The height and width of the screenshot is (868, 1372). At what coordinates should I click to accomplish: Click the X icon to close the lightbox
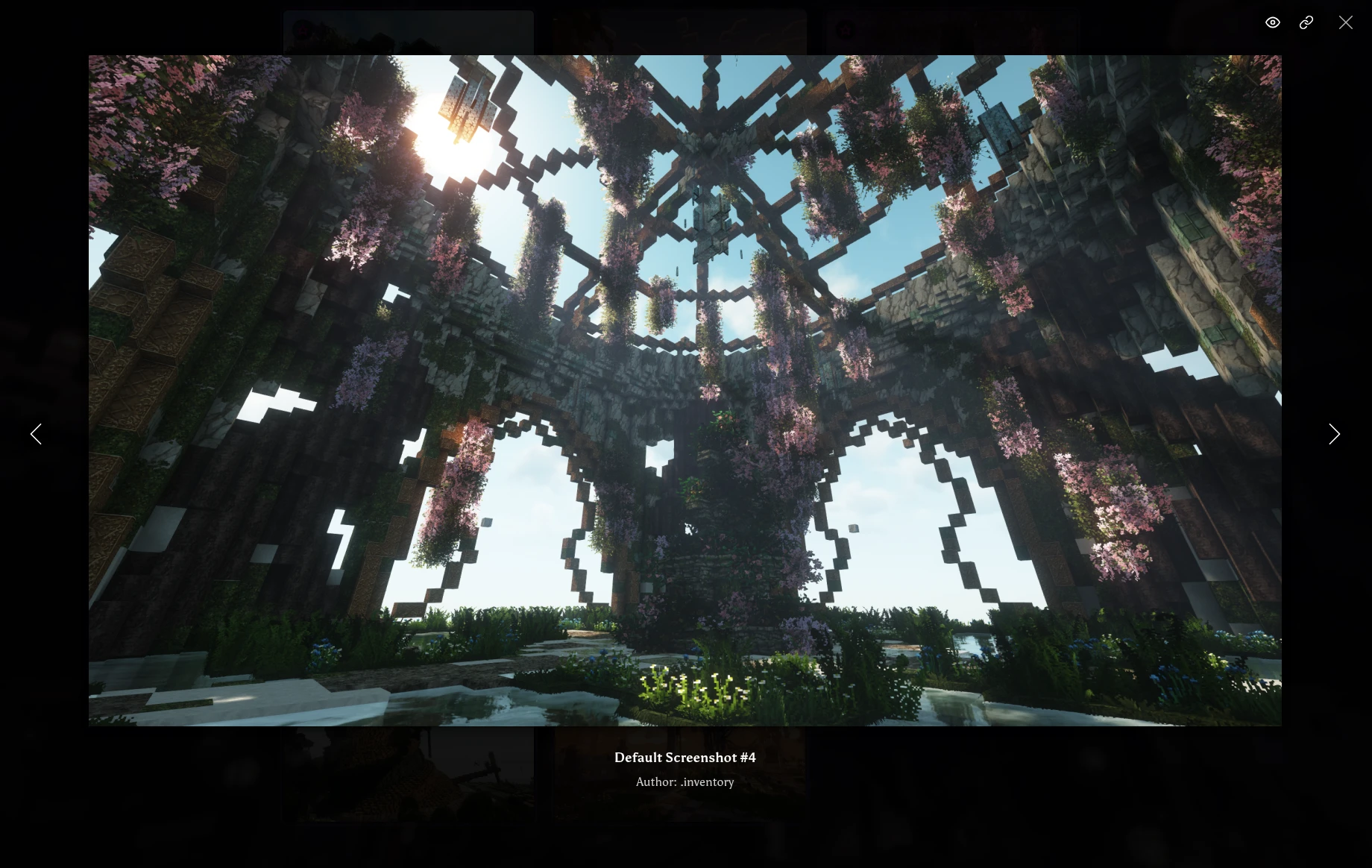[1346, 22]
